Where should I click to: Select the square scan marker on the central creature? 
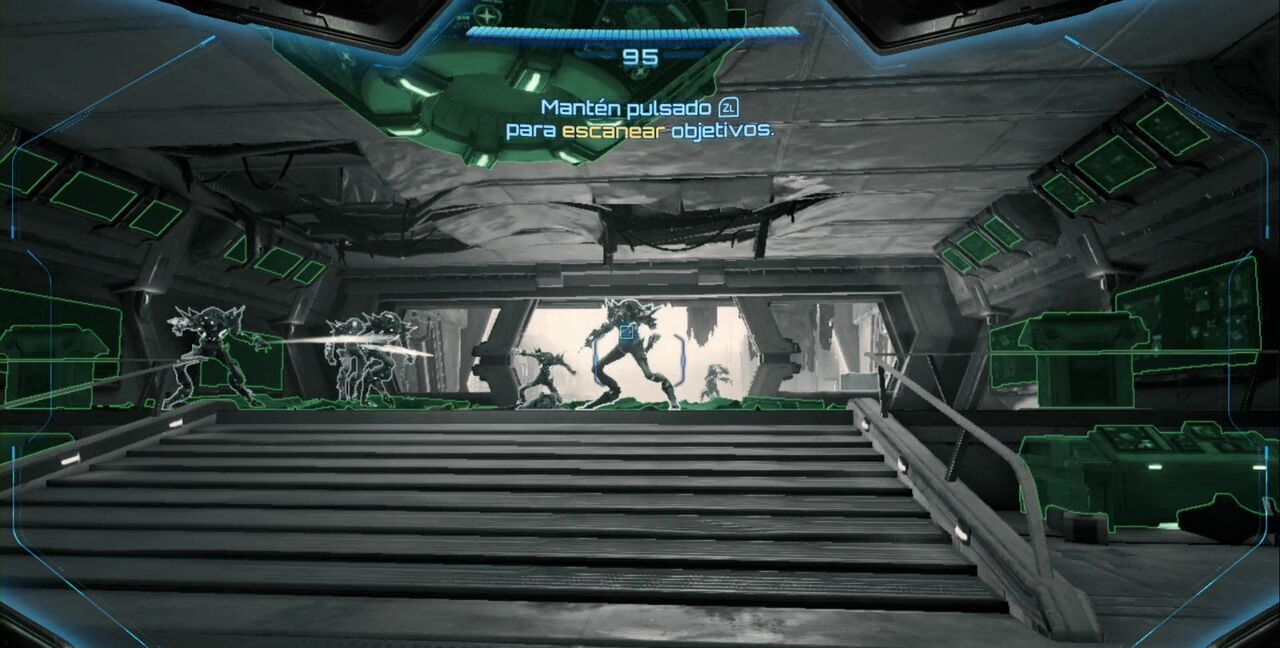tap(628, 332)
